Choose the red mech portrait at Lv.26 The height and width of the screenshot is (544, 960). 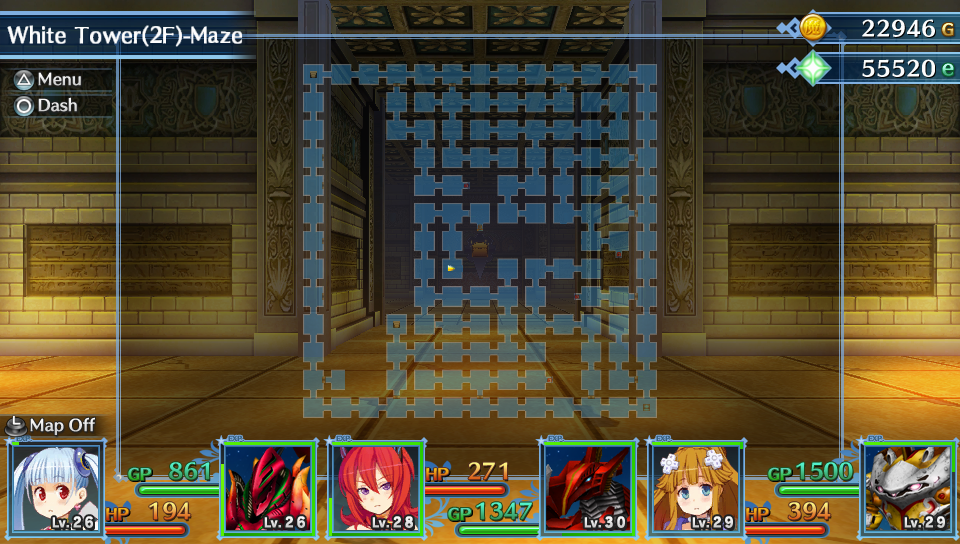click(x=268, y=487)
